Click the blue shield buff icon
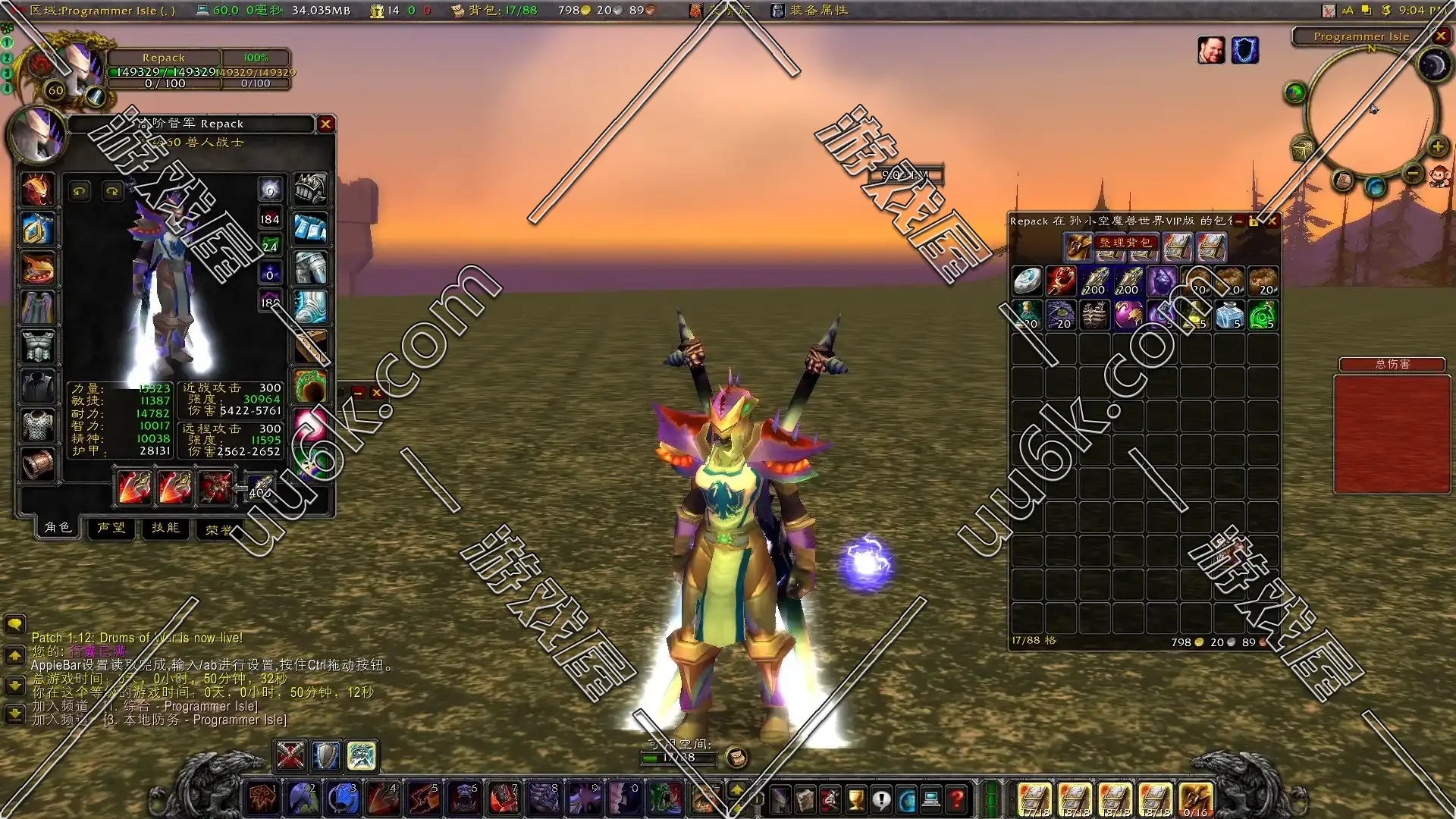This screenshot has height=819, width=1456. click(x=1244, y=50)
